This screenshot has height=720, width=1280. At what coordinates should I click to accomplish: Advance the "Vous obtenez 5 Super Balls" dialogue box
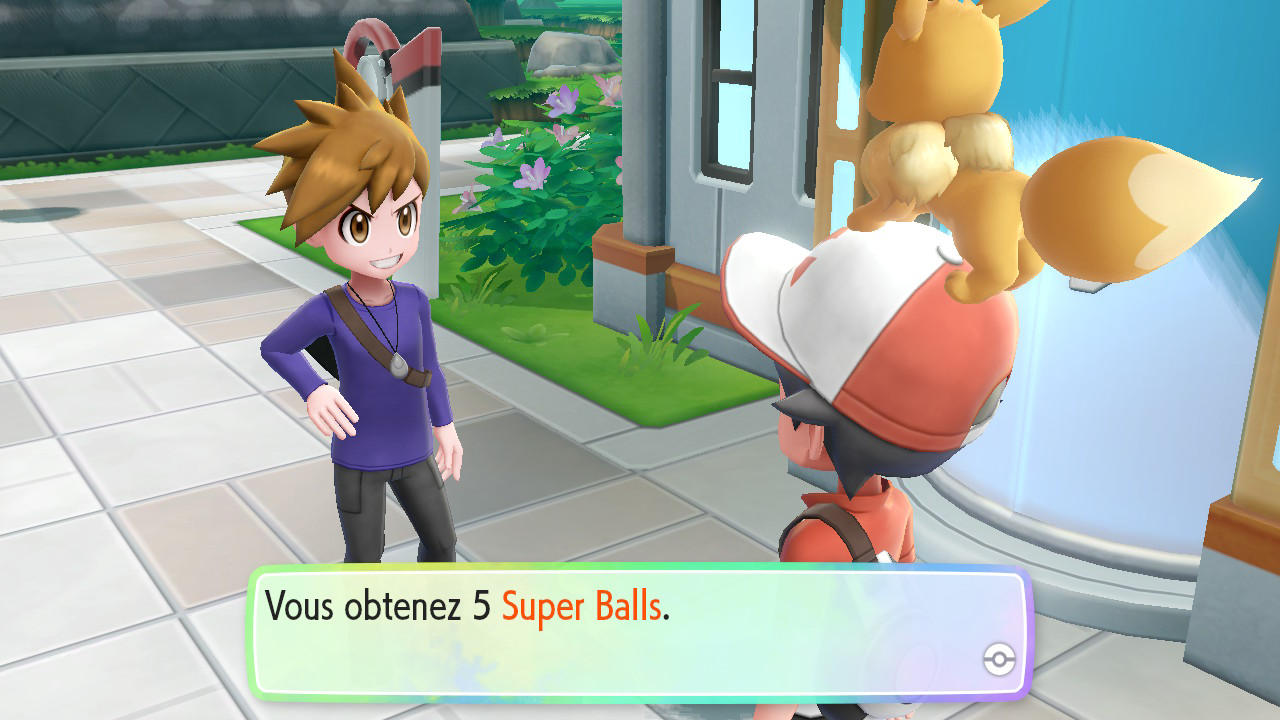638,632
